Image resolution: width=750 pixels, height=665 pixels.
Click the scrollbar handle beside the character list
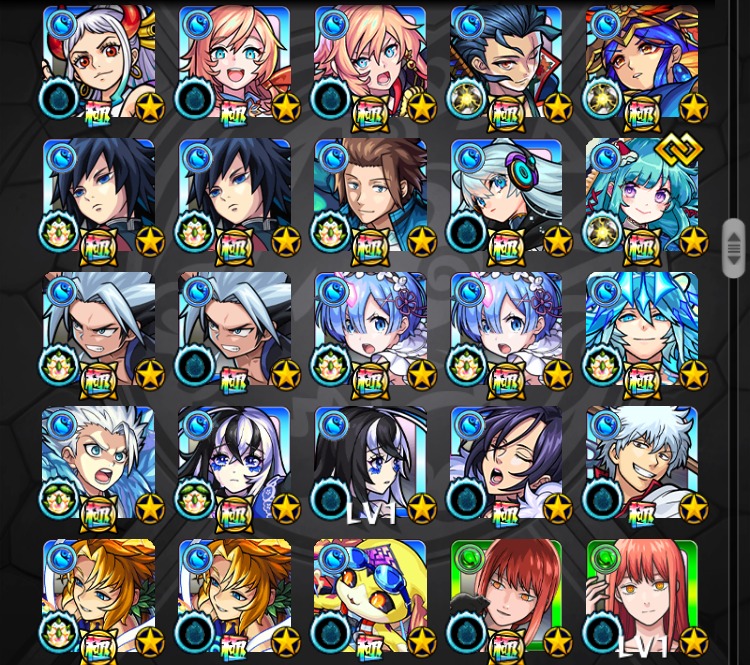[x=734, y=247]
